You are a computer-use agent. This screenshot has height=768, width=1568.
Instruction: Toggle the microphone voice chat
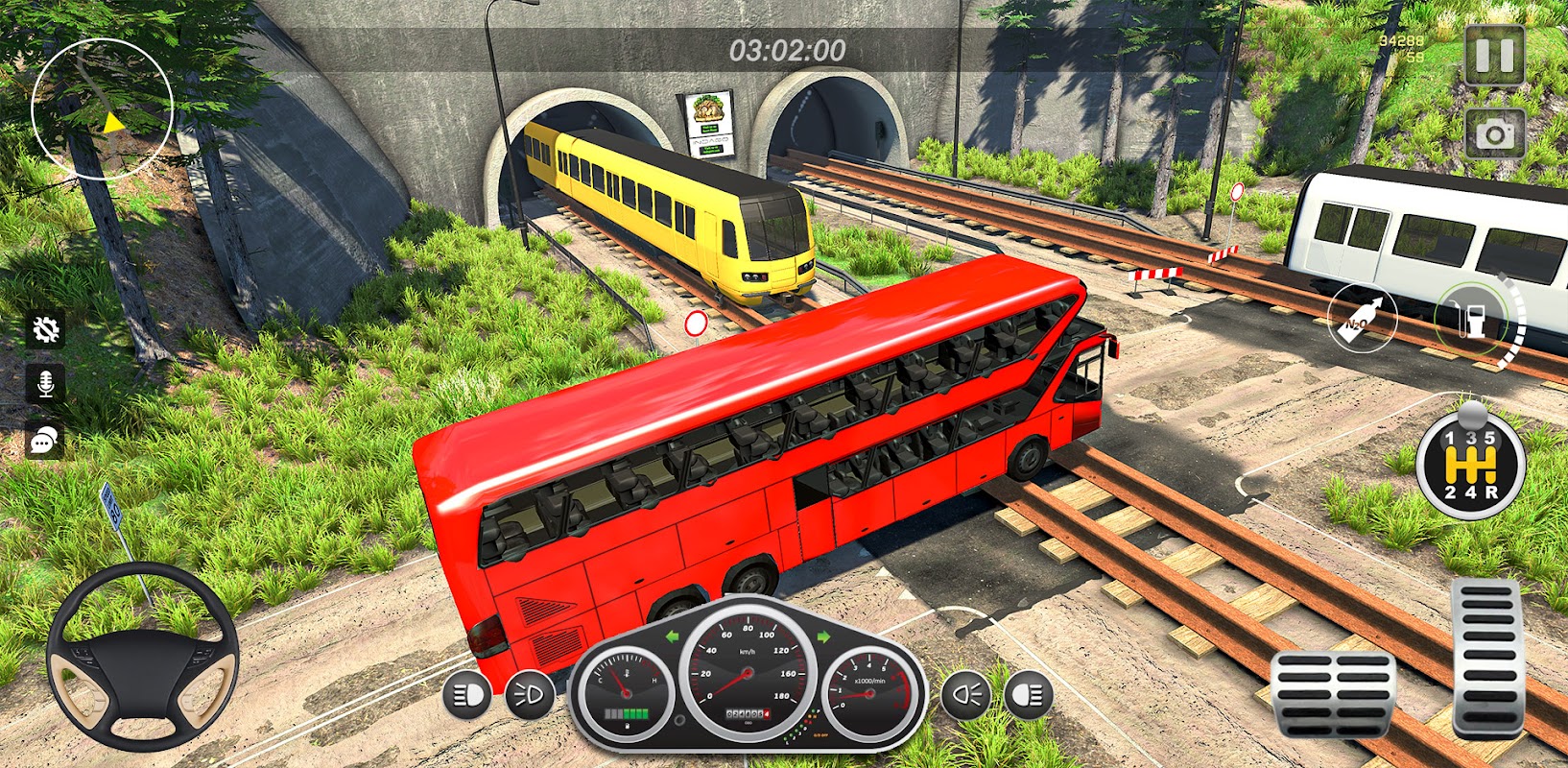tap(45, 384)
